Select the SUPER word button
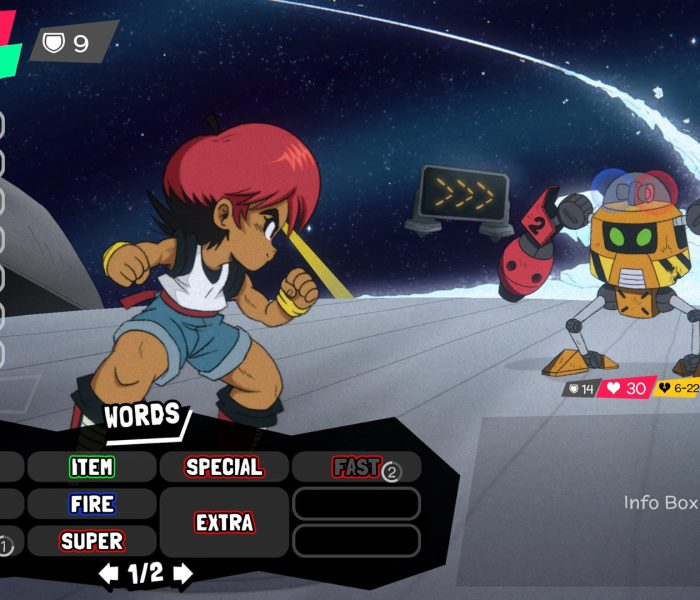This screenshot has height=600, width=700. (92, 541)
